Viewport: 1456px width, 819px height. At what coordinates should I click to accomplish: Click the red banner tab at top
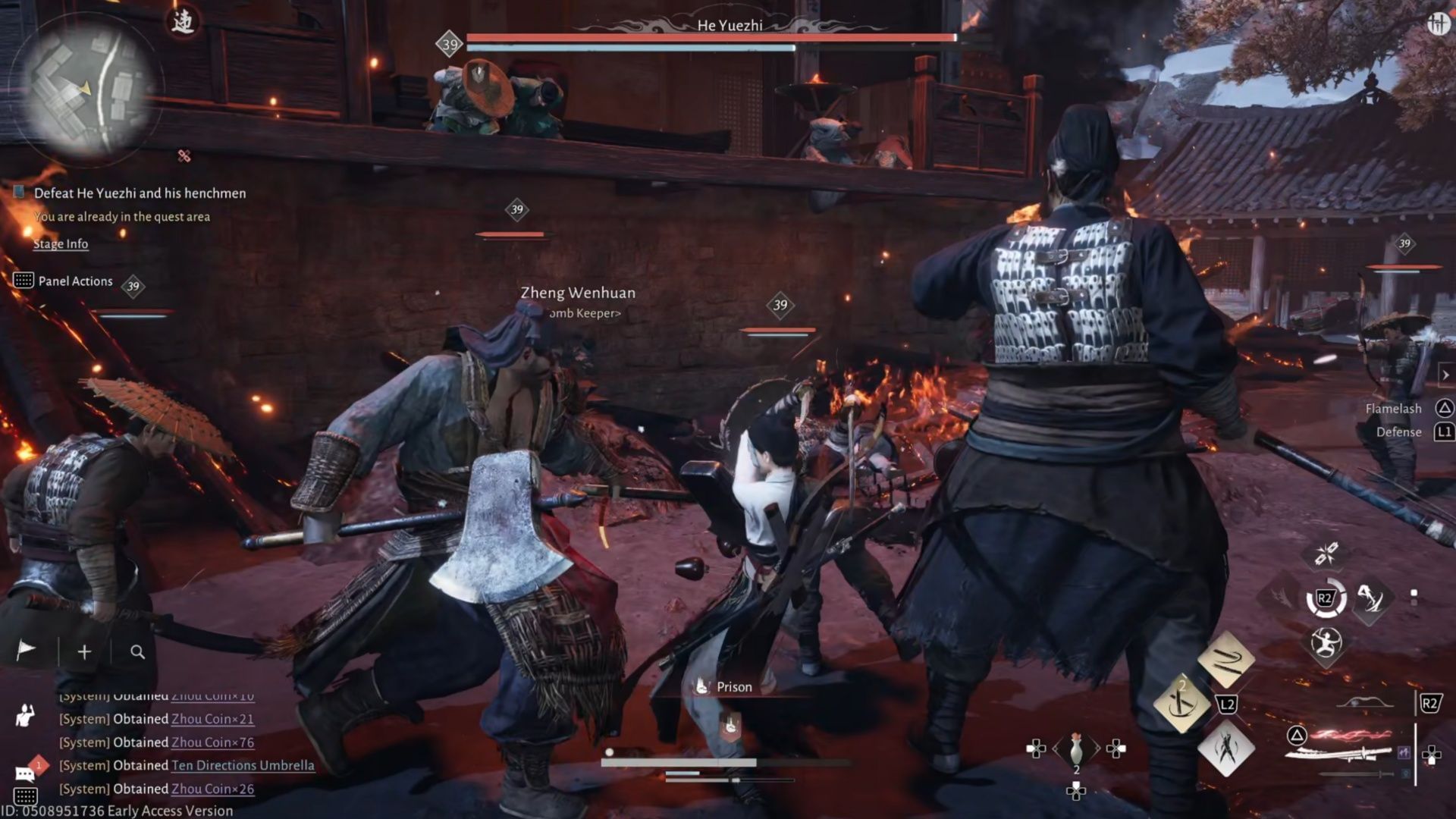(x=182, y=20)
